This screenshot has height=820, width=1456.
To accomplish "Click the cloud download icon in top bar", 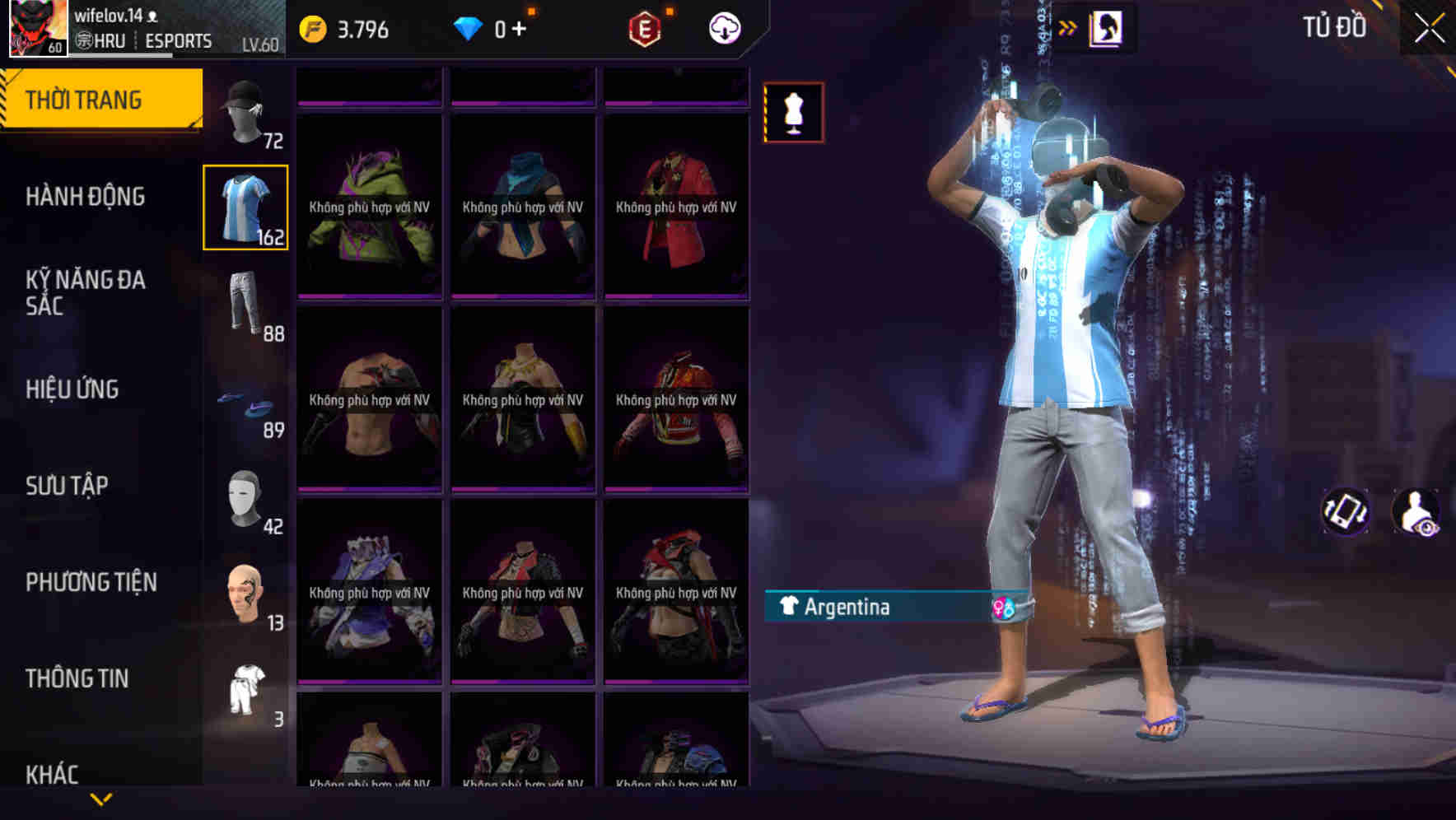I will pos(722,26).
